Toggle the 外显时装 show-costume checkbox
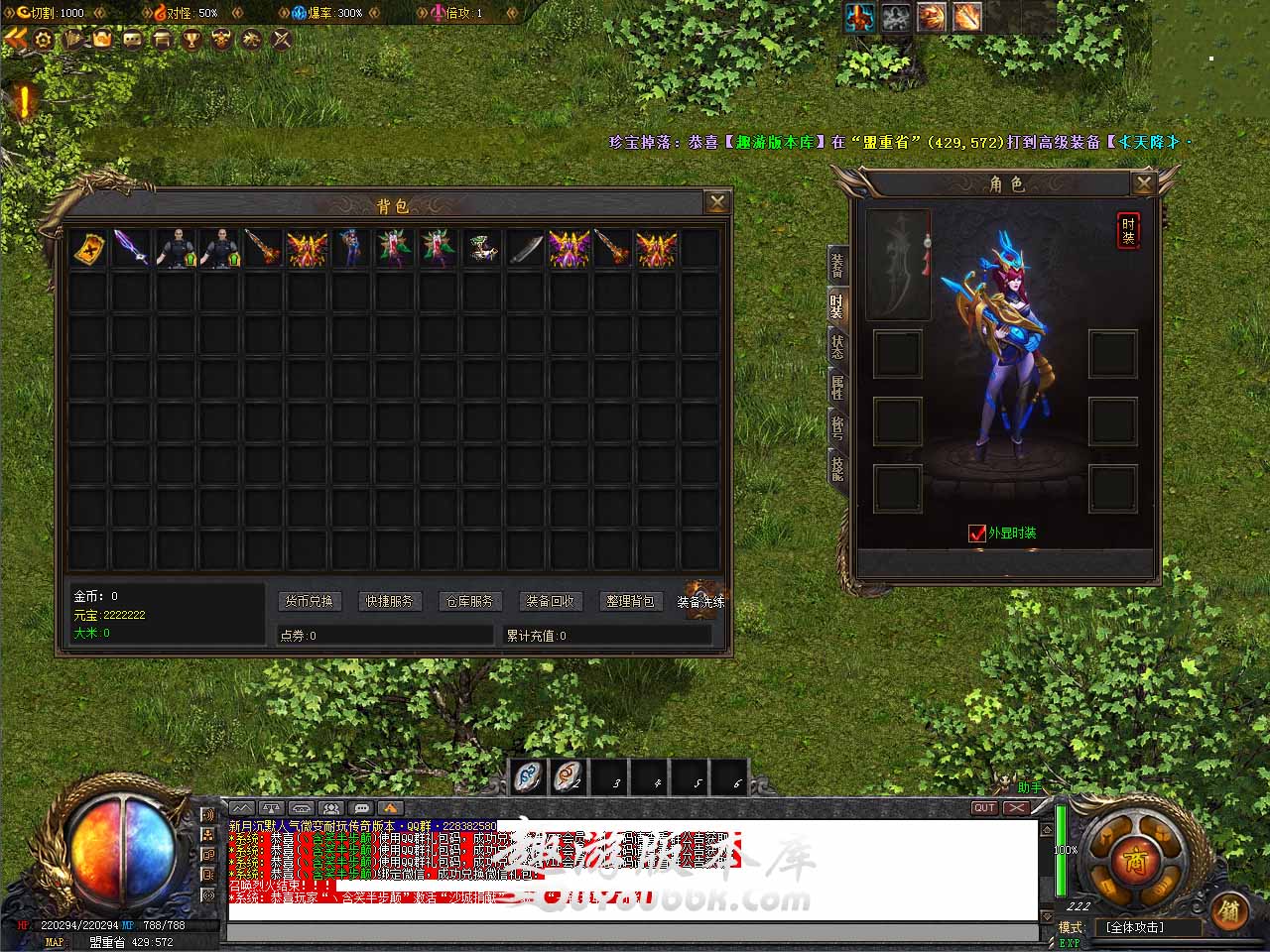This screenshot has height=952, width=1270. pos(977,534)
